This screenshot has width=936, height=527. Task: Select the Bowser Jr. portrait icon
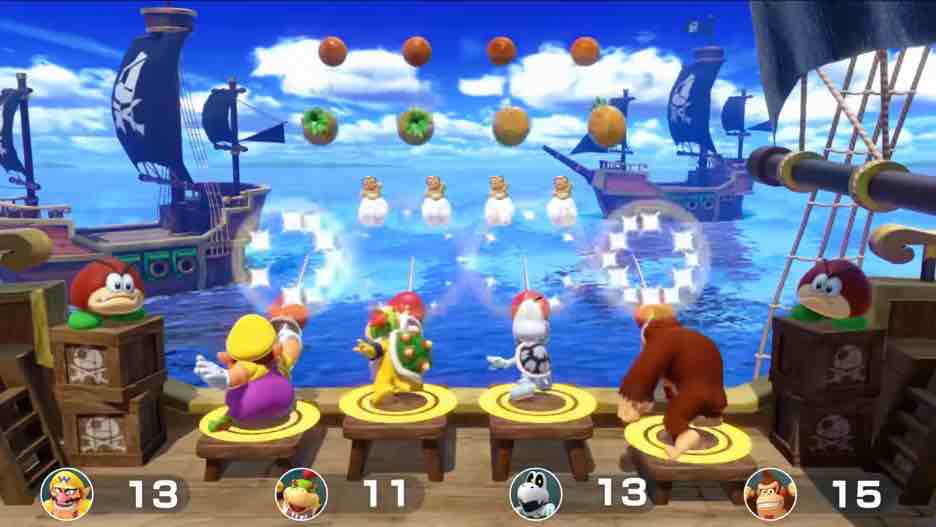(x=301, y=493)
